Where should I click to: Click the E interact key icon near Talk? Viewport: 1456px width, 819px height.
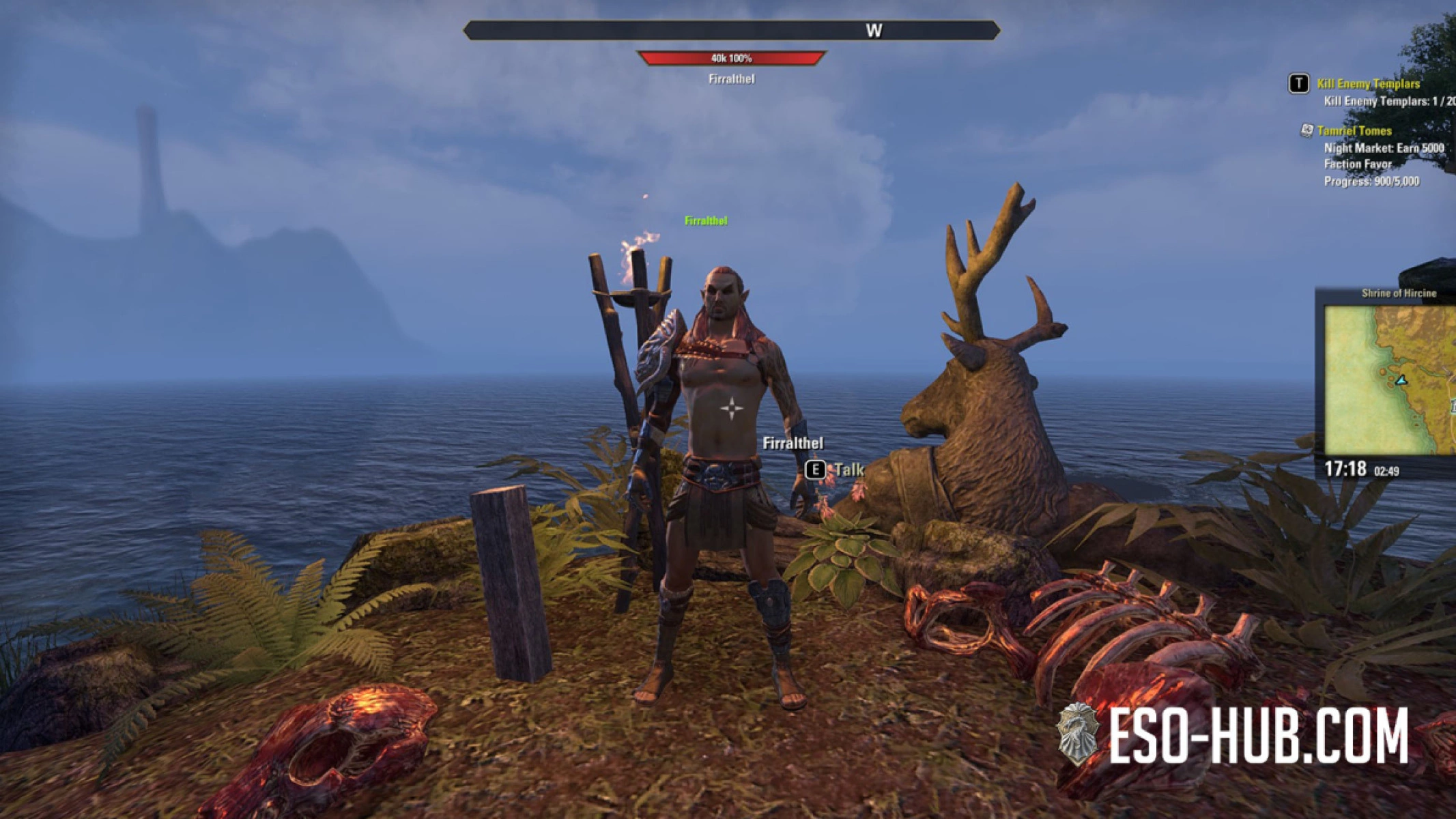point(815,470)
